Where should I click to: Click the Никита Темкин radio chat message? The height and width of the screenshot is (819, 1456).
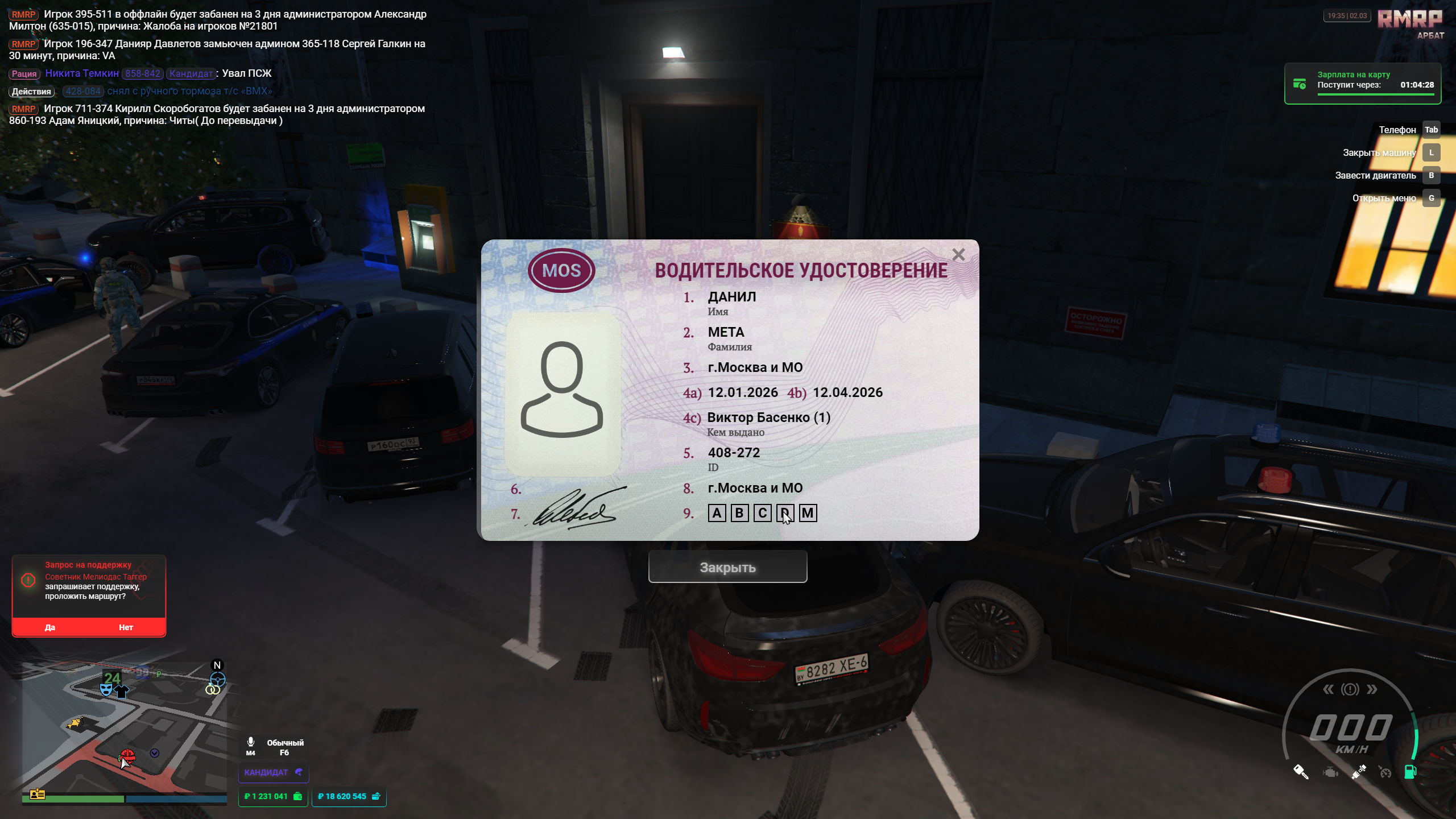point(140,73)
